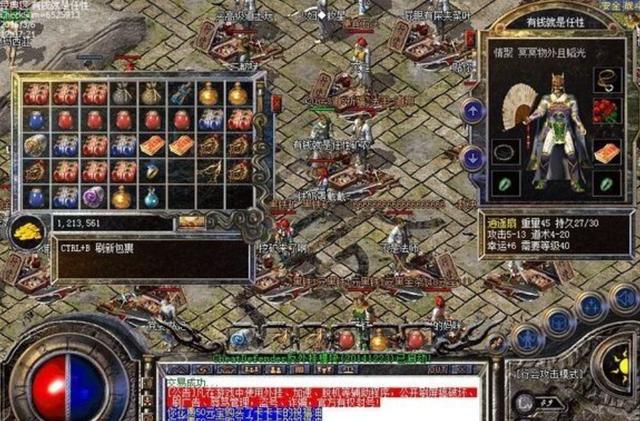Viewport: 640px width, 421px height.
Task: Click the down arrow button beside character panel
Action: (472, 157)
